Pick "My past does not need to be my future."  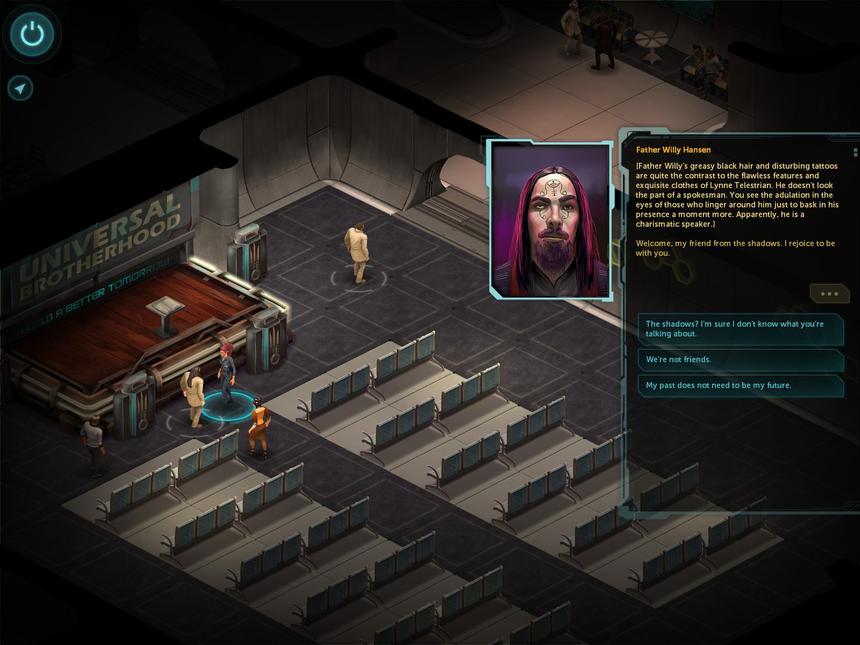click(740, 385)
